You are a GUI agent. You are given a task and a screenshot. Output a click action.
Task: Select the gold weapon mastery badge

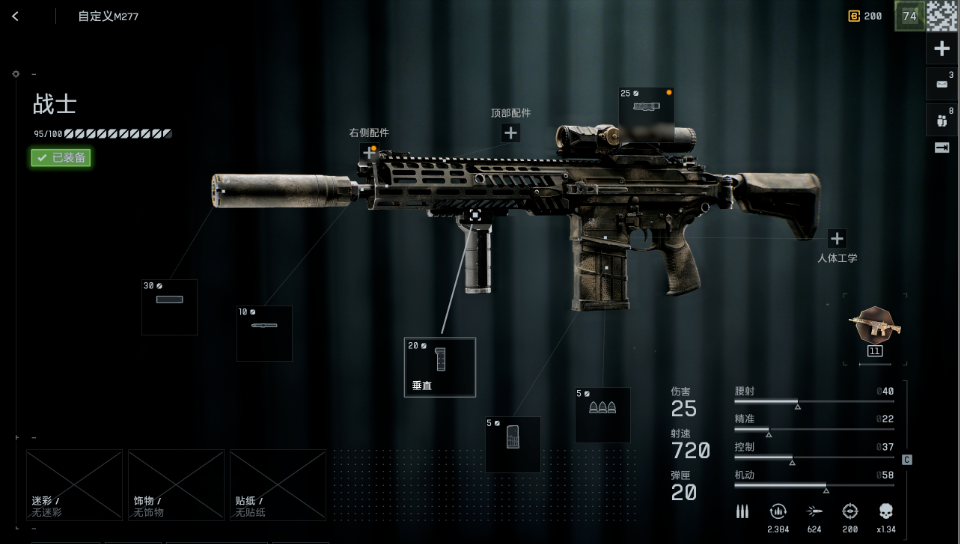(x=875, y=326)
